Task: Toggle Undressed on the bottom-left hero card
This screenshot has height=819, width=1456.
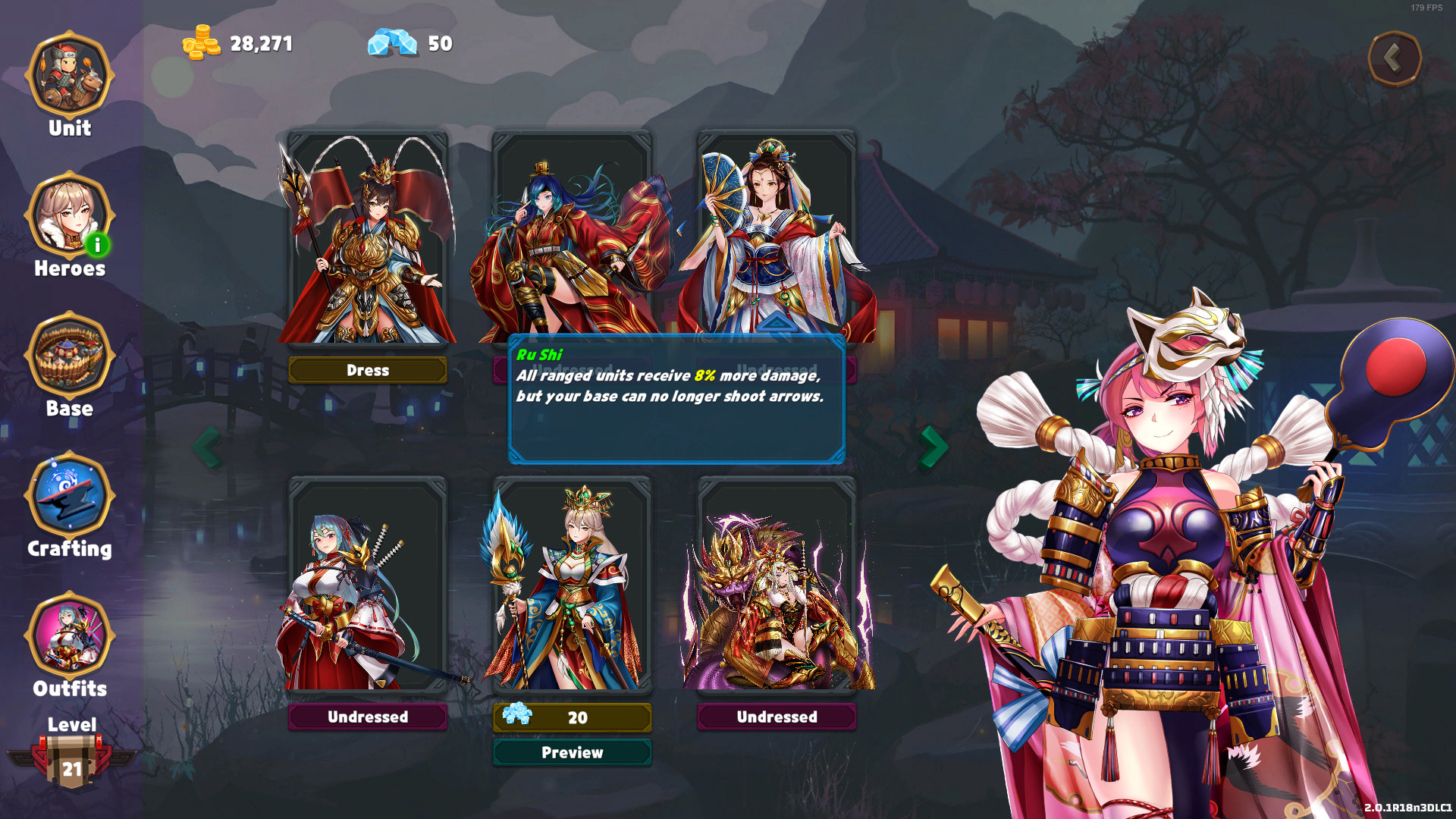Action: coord(367,717)
